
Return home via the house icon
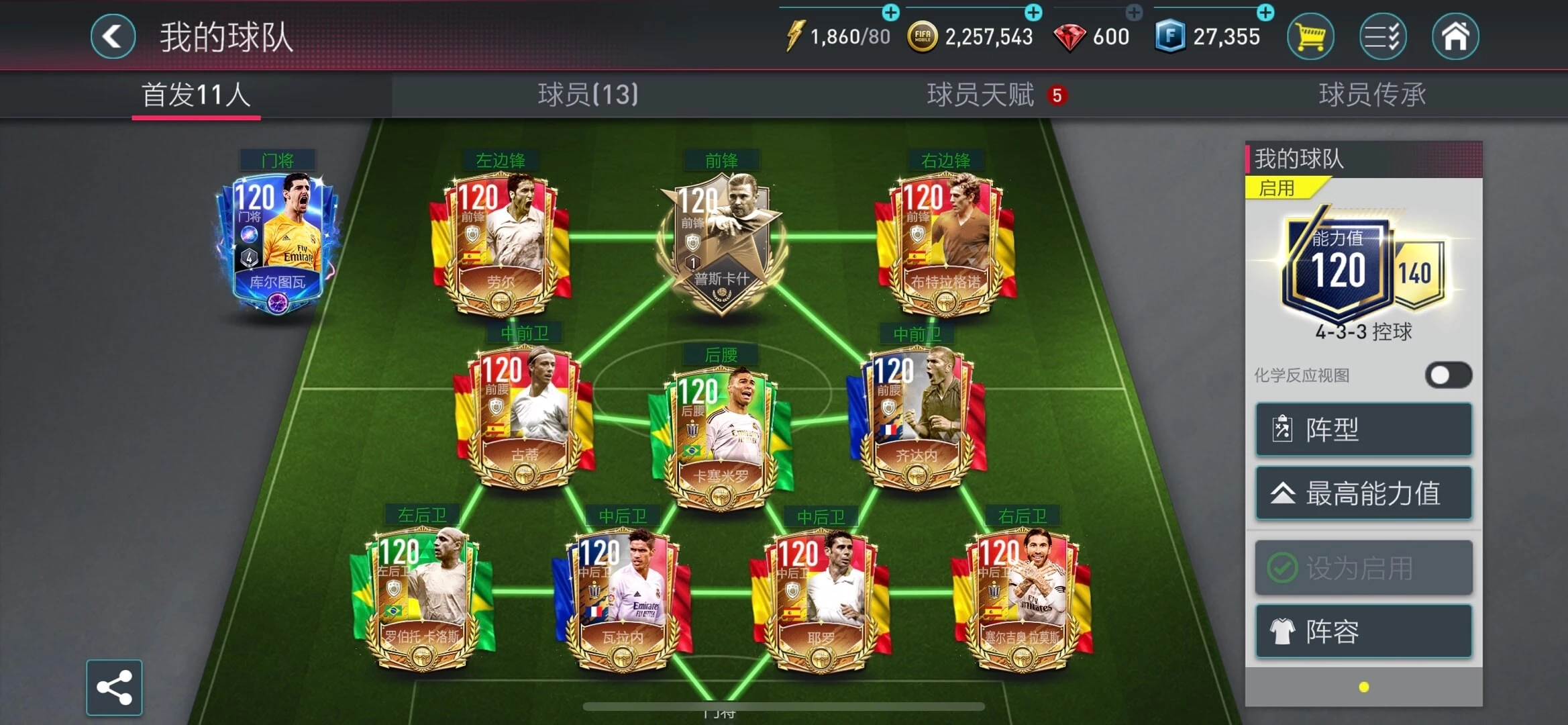point(1455,36)
